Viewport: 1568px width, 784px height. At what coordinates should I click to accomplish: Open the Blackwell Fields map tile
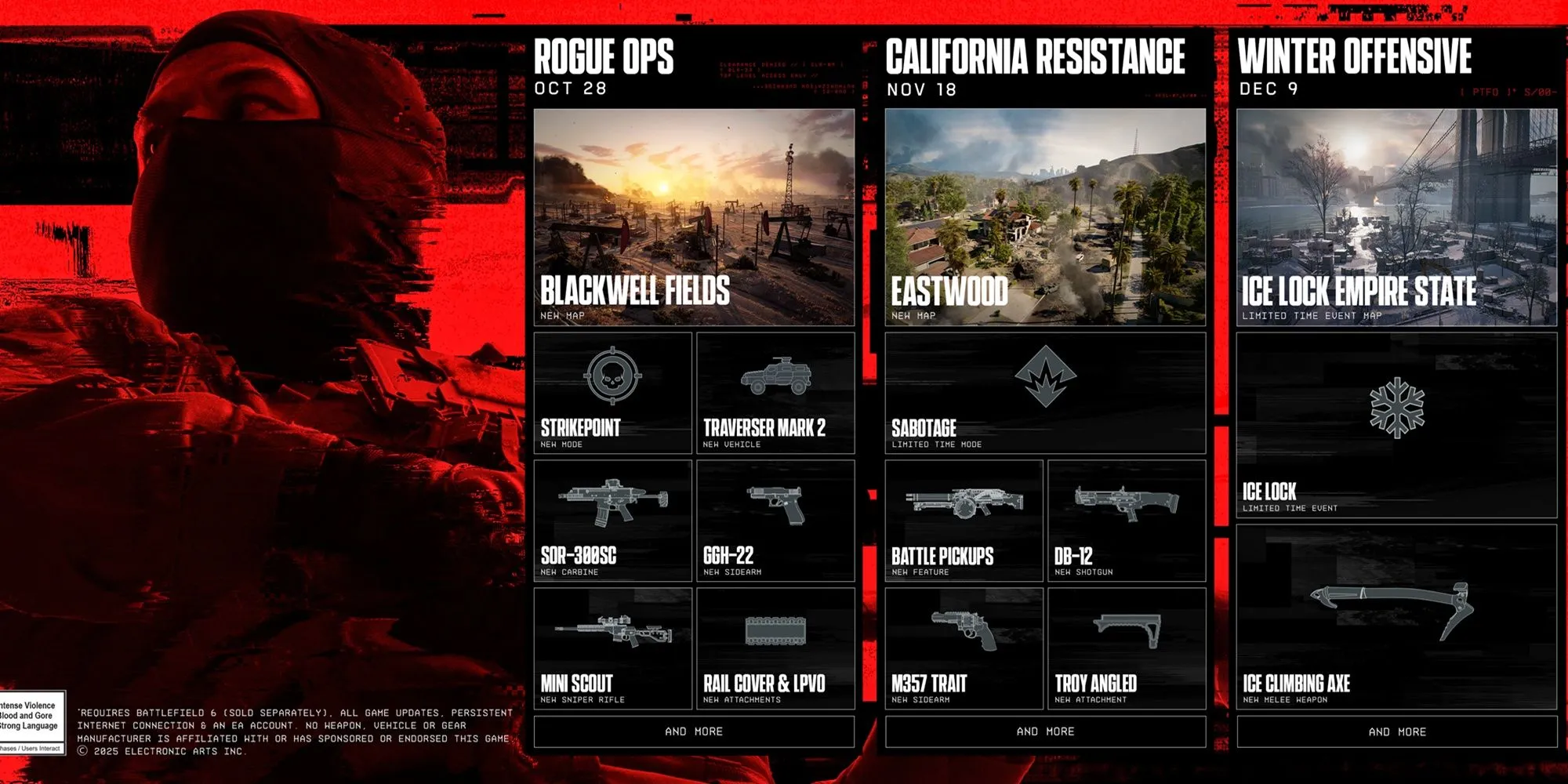tap(694, 217)
